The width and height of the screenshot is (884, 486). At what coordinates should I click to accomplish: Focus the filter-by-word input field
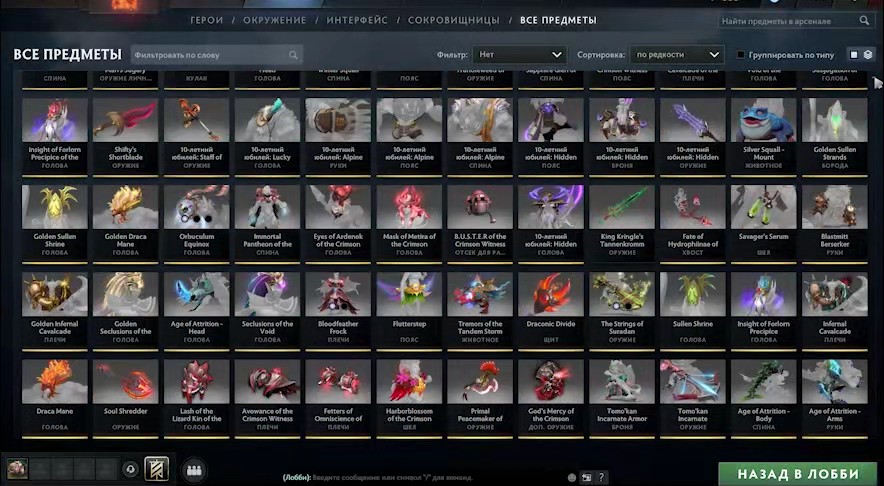(x=214, y=55)
